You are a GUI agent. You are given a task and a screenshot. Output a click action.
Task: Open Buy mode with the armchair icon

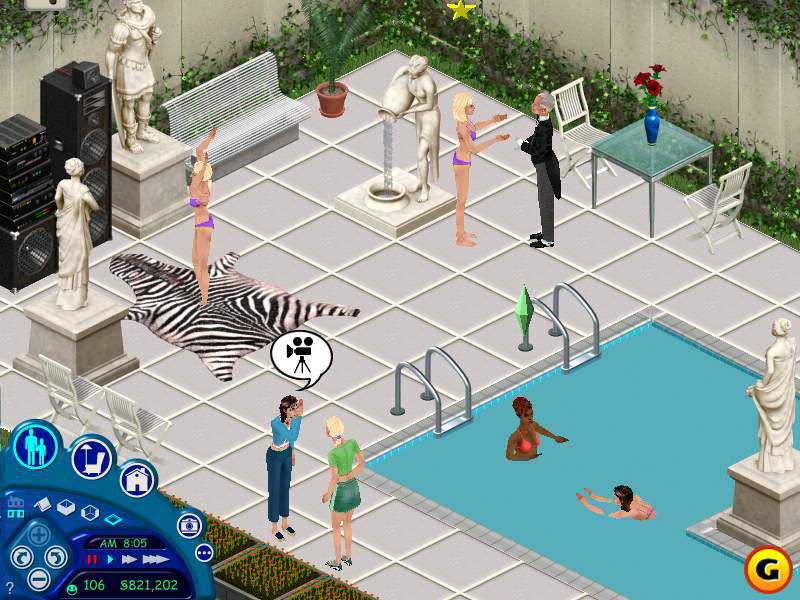(91, 459)
